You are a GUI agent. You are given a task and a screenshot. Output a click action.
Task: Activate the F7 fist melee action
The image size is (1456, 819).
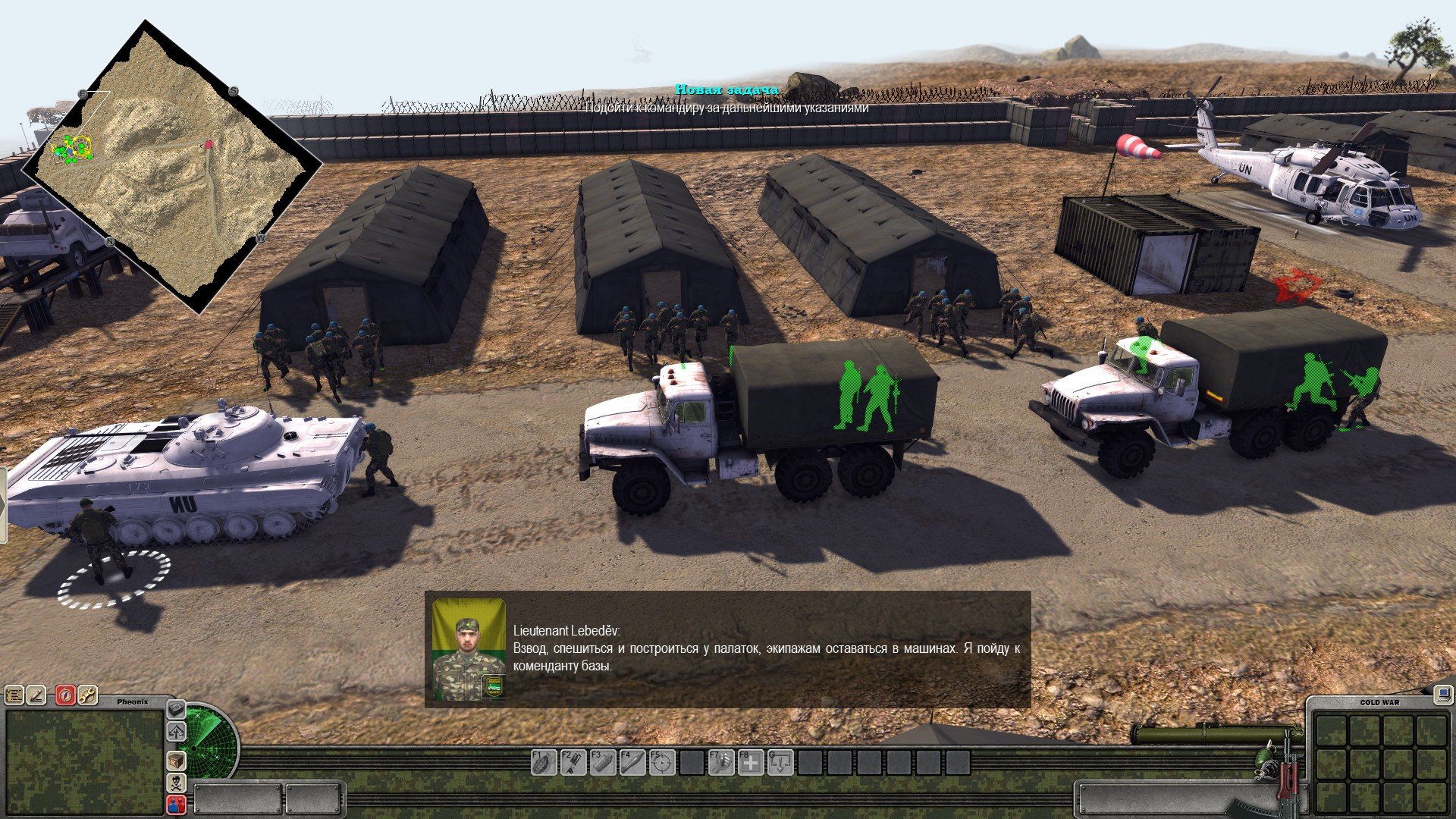[720, 762]
